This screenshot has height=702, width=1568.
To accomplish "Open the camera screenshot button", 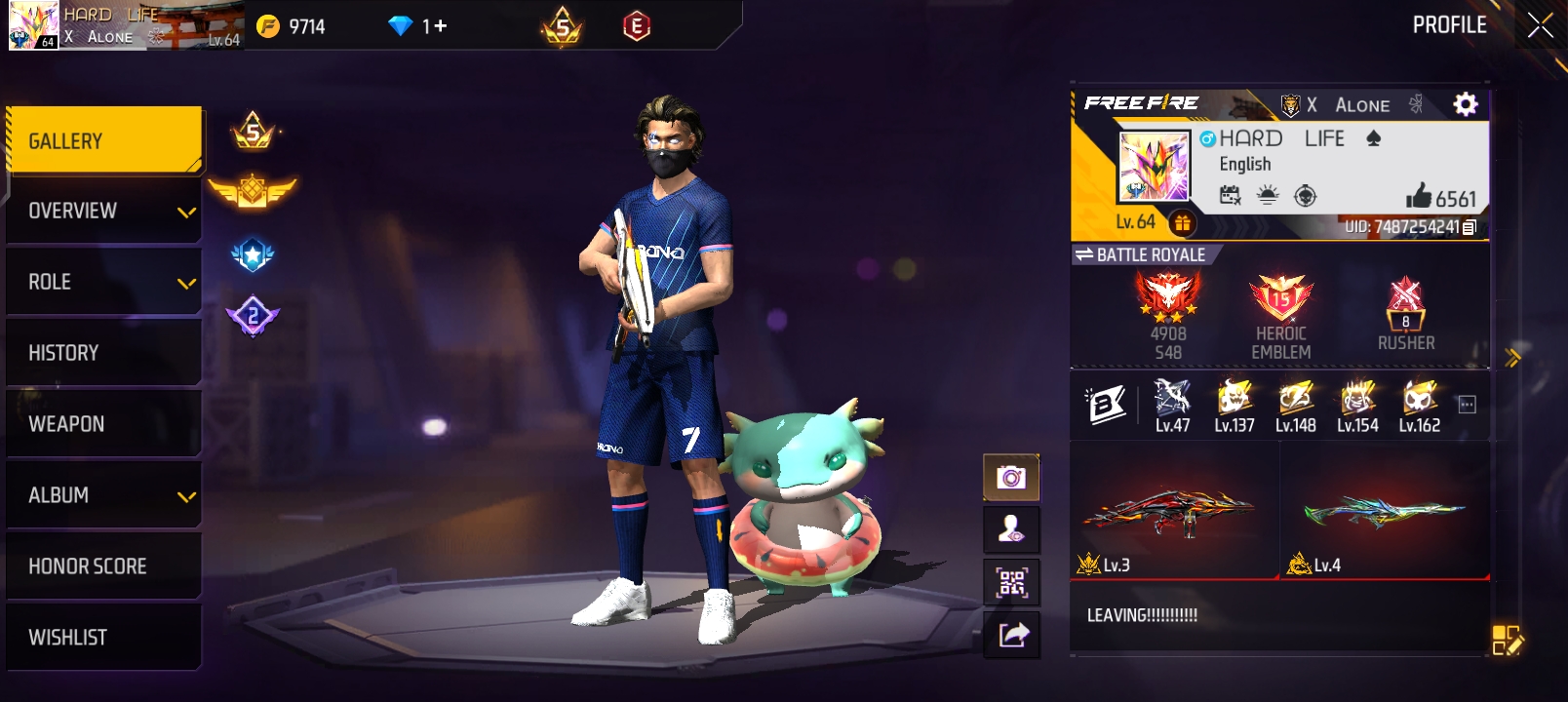I will pyautogui.click(x=1011, y=478).
